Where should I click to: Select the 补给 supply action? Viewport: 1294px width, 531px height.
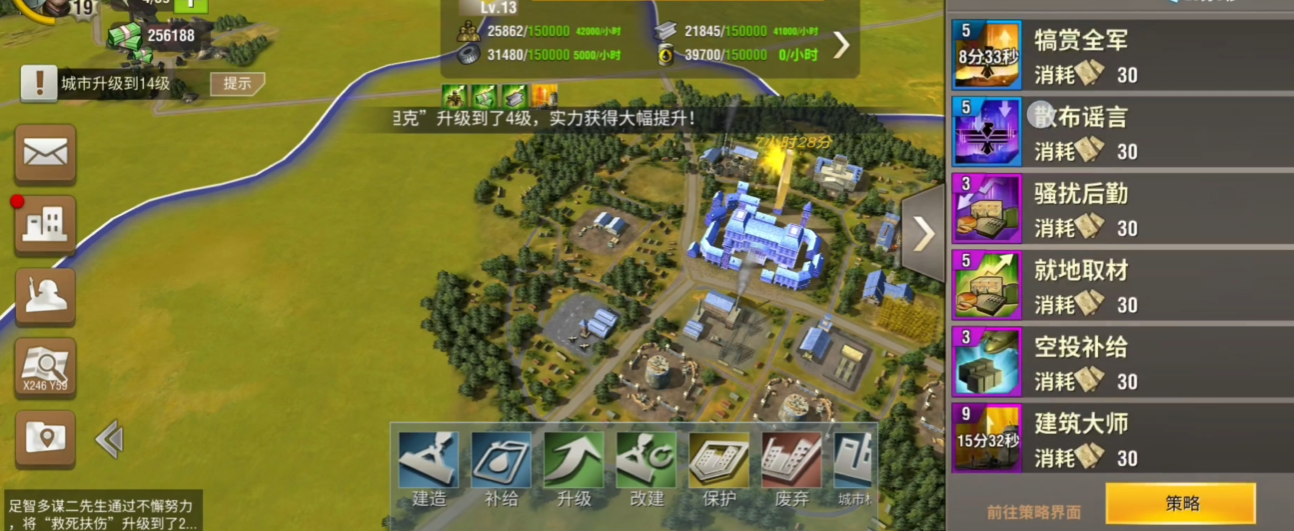coord(501,468)
